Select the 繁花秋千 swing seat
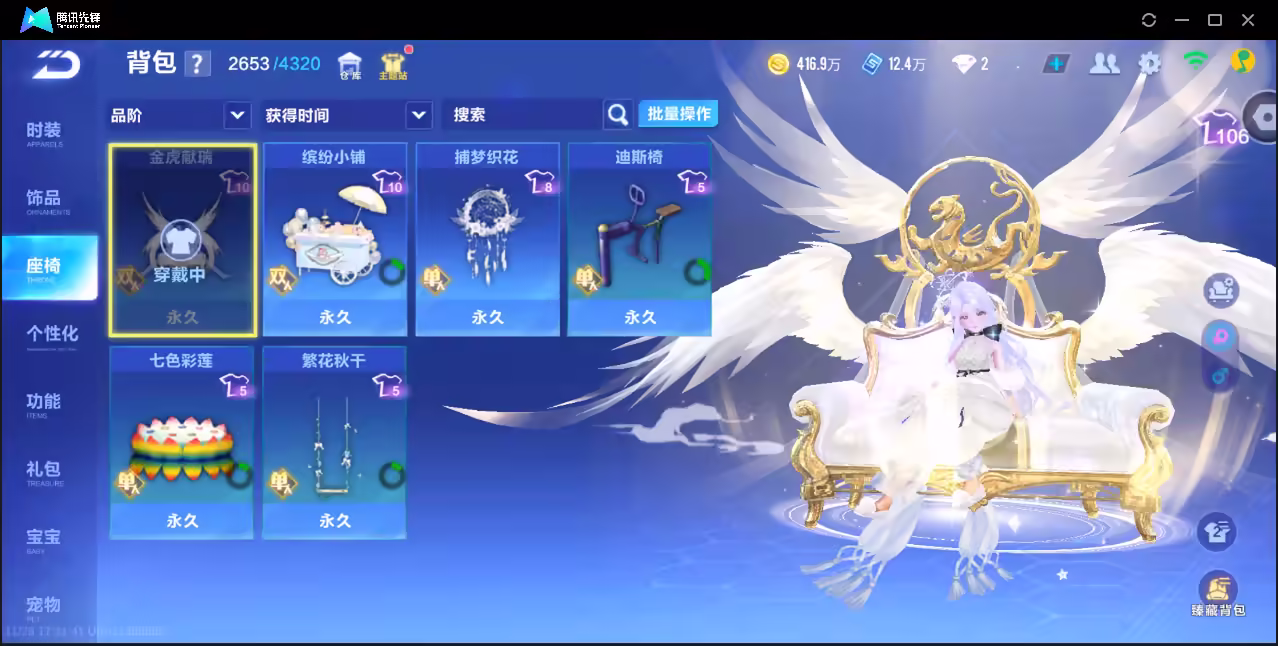Image resolution: width=1278 pixels, height=646 pixels. 335,443
